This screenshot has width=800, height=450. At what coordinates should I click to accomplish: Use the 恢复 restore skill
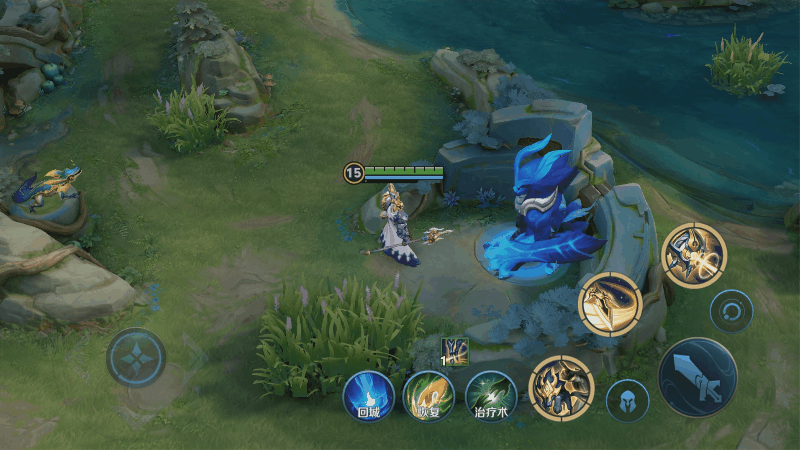click(x=428, y=395)
